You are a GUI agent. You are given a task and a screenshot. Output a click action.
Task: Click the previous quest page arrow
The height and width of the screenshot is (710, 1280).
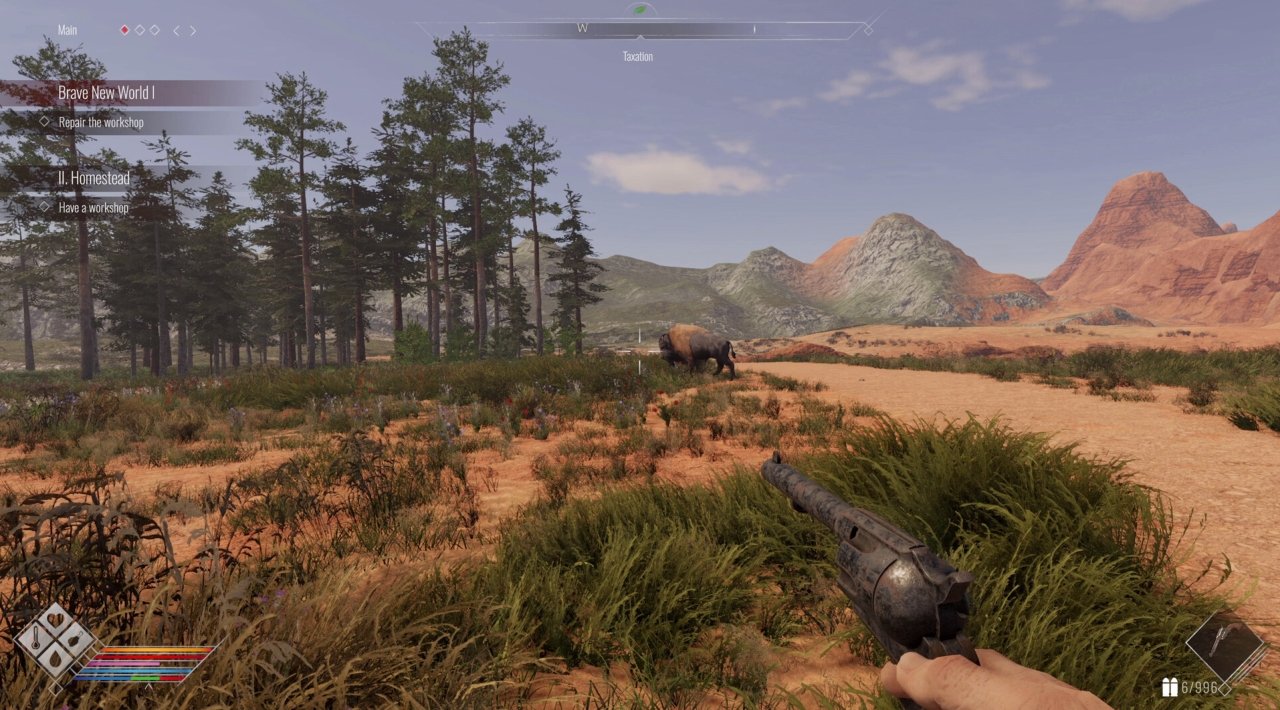[176, 30]
